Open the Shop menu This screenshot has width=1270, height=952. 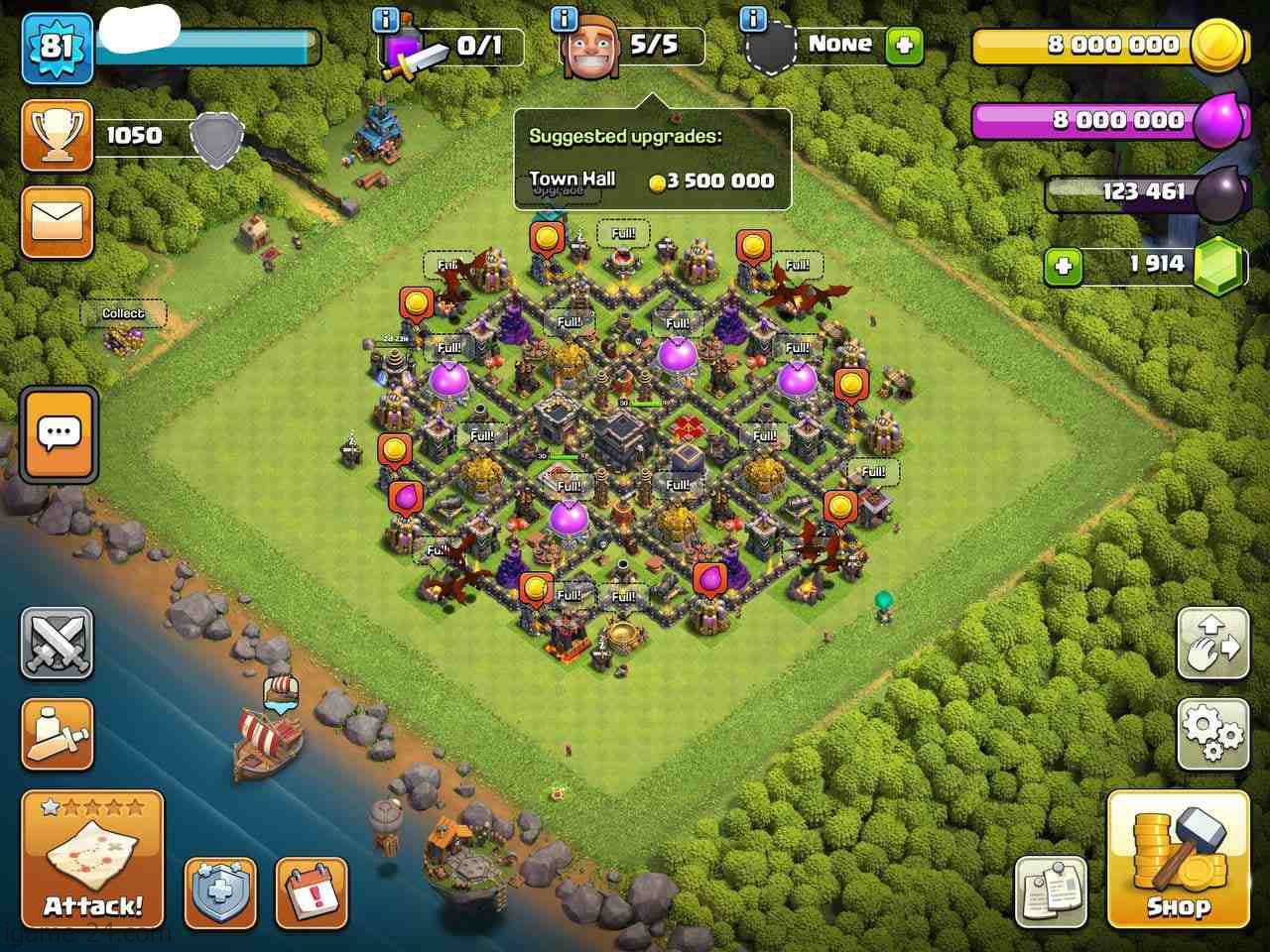coord(1178,859)
